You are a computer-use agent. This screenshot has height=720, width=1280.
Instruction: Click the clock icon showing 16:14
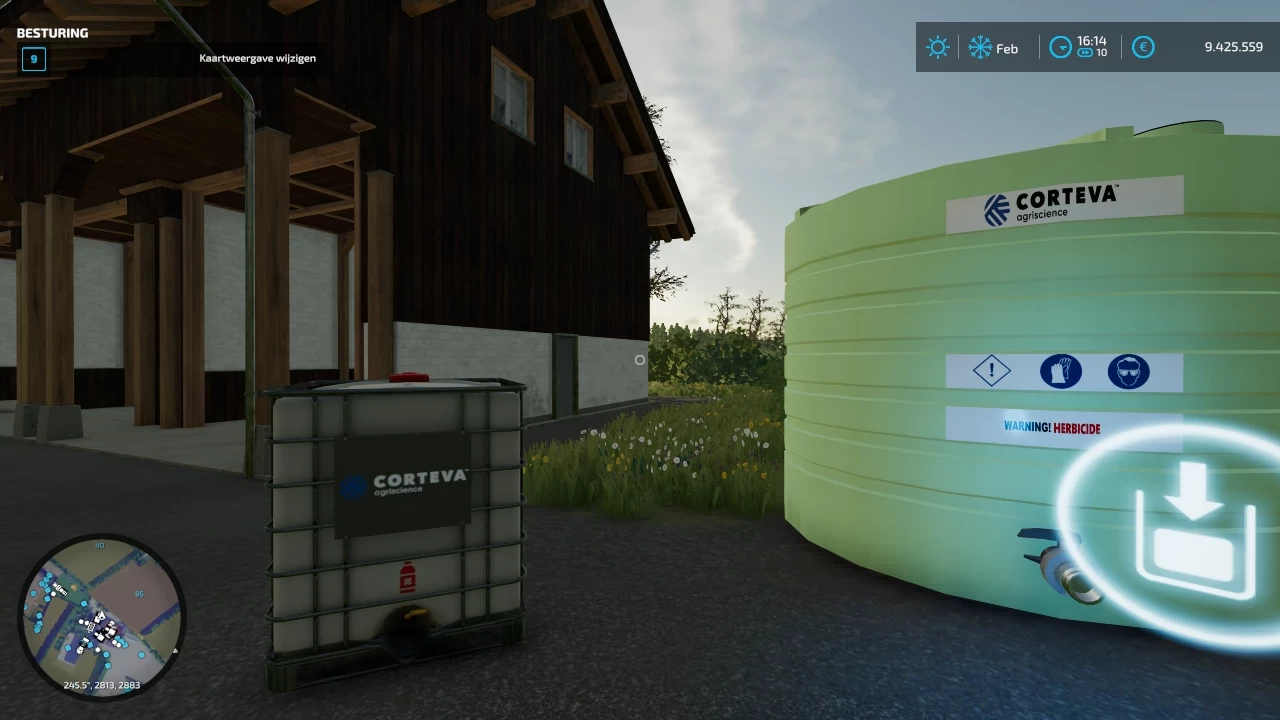[1060, 47]
